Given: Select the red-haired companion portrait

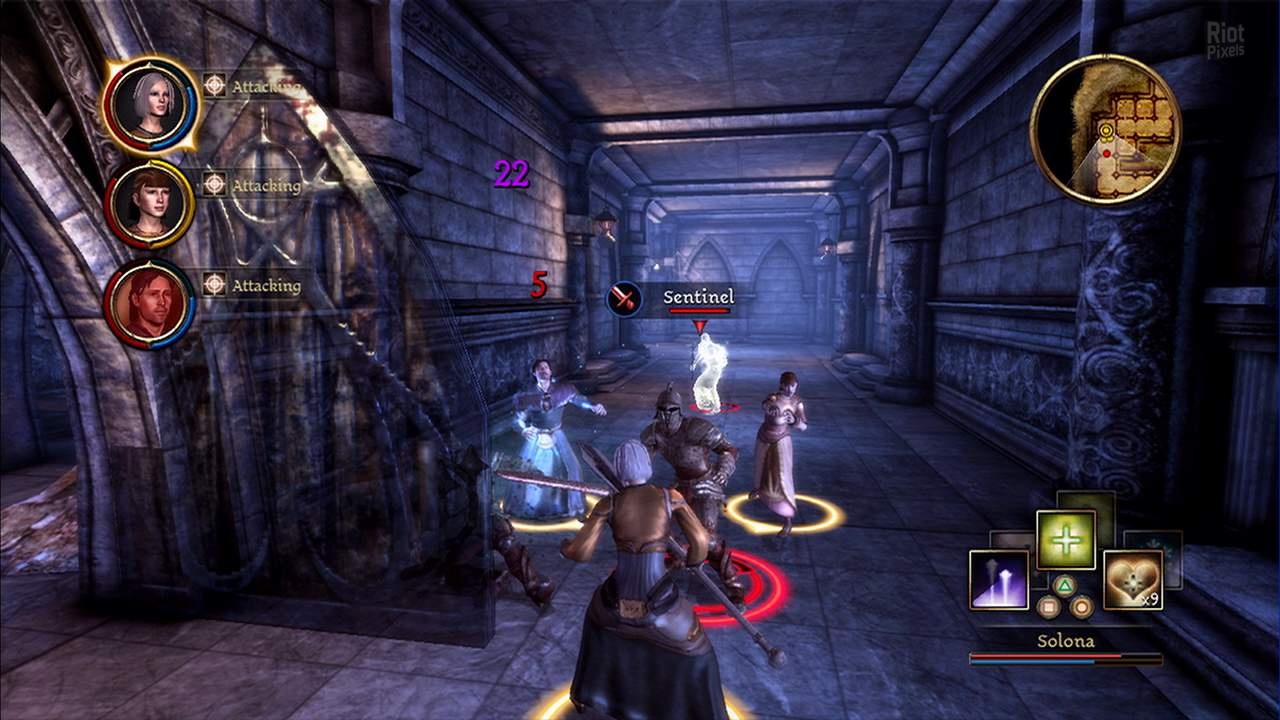Looking at the screenshot, I should pos(150,204).
